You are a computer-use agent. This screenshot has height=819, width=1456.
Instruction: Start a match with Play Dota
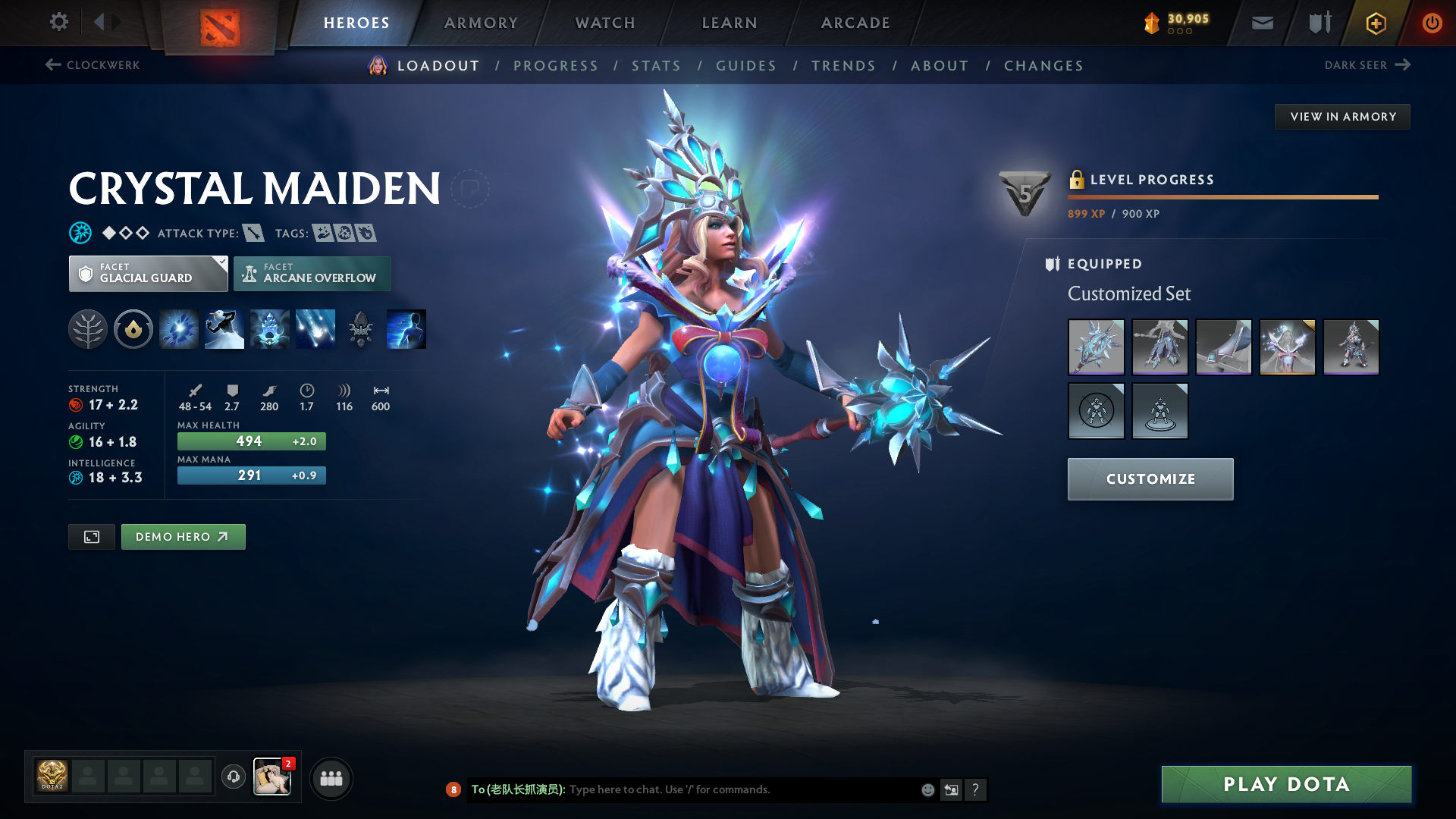point(1286,784)
